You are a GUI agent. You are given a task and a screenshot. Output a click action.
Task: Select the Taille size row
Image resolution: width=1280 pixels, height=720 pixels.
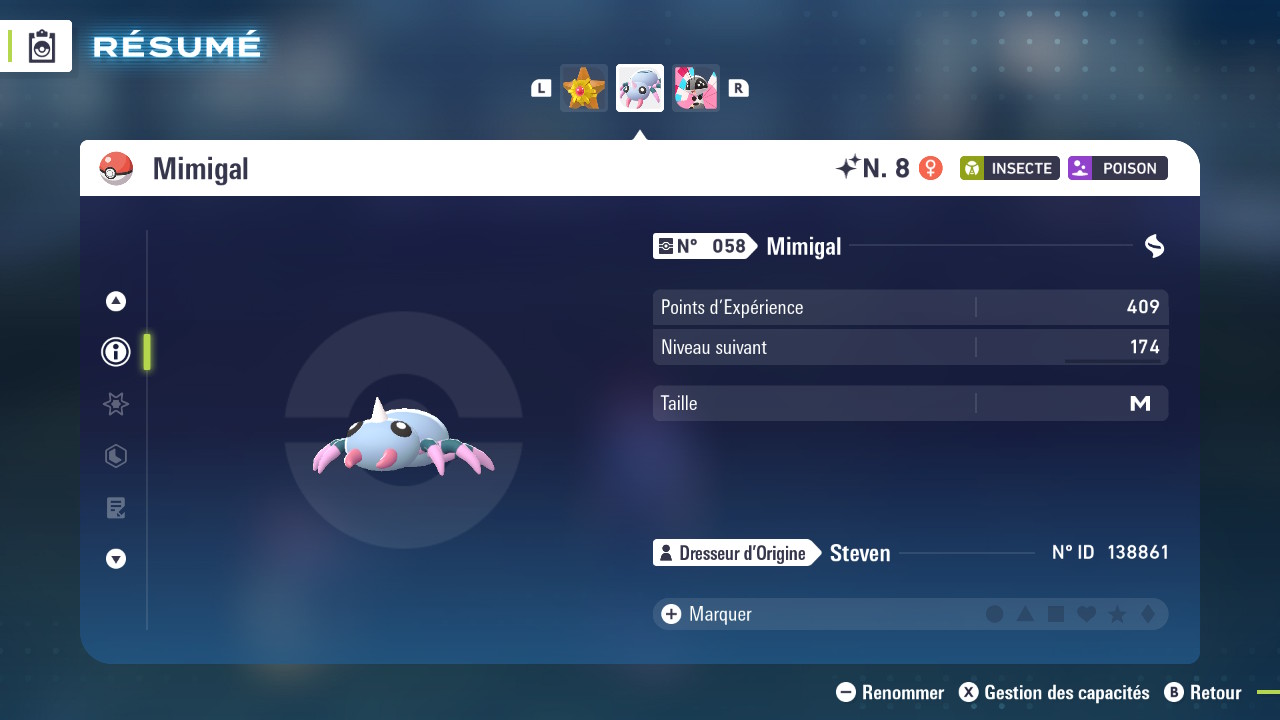tap(910, 403)
